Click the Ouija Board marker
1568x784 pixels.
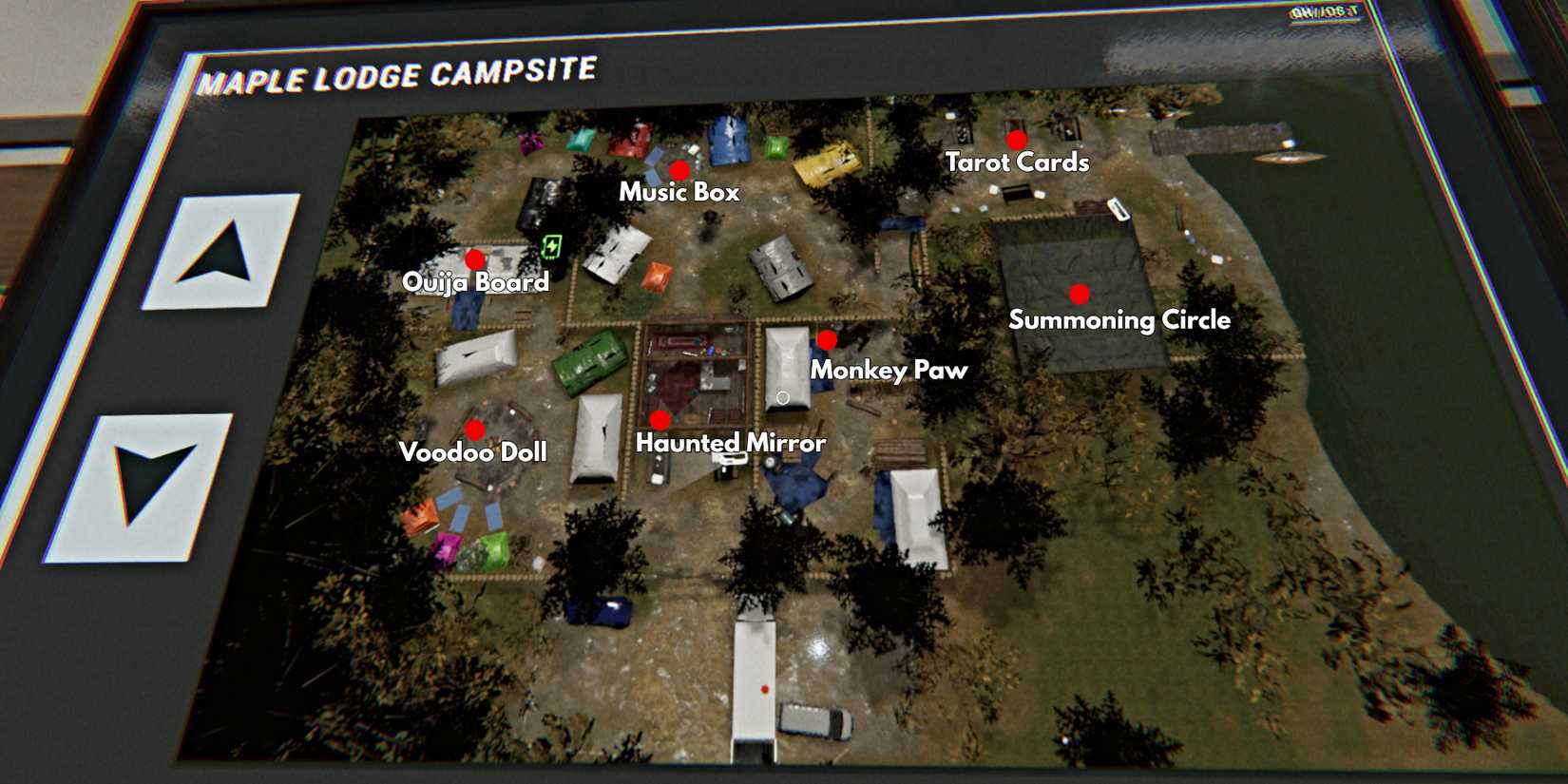pos(474,258)
